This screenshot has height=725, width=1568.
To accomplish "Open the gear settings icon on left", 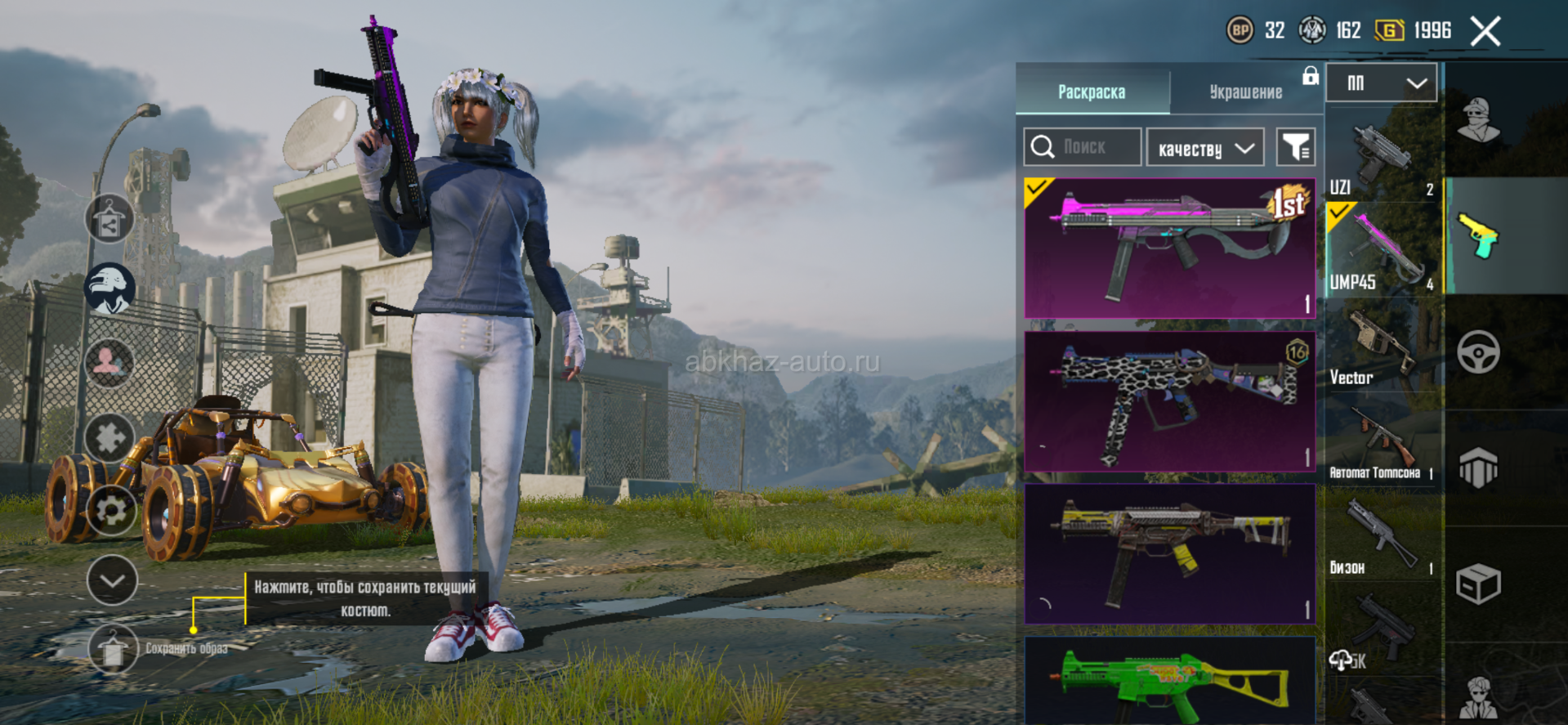I will [x=111, y=510].
